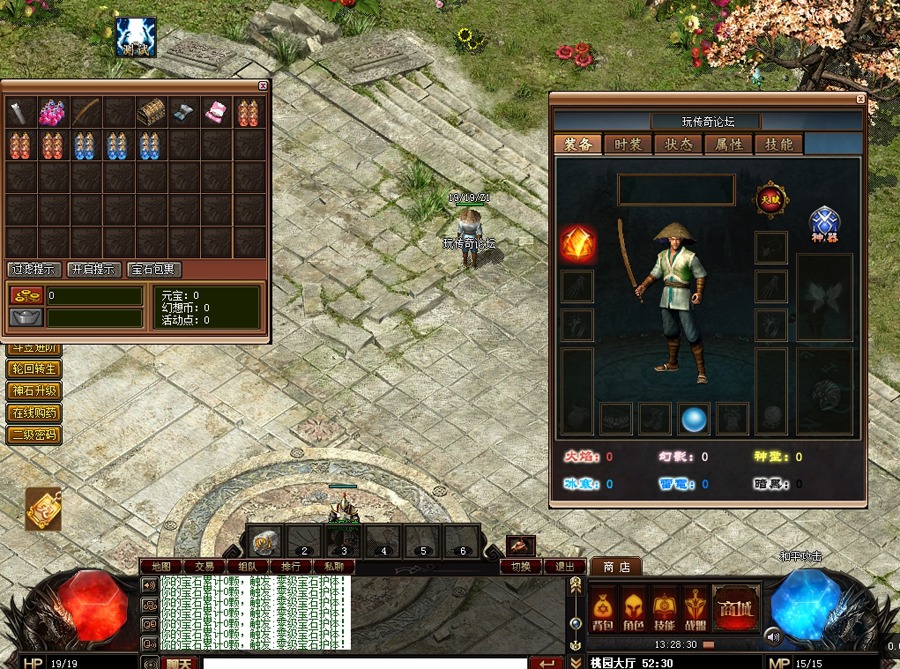
Task: Open the 地图 map button
Action: click(160, 566)
